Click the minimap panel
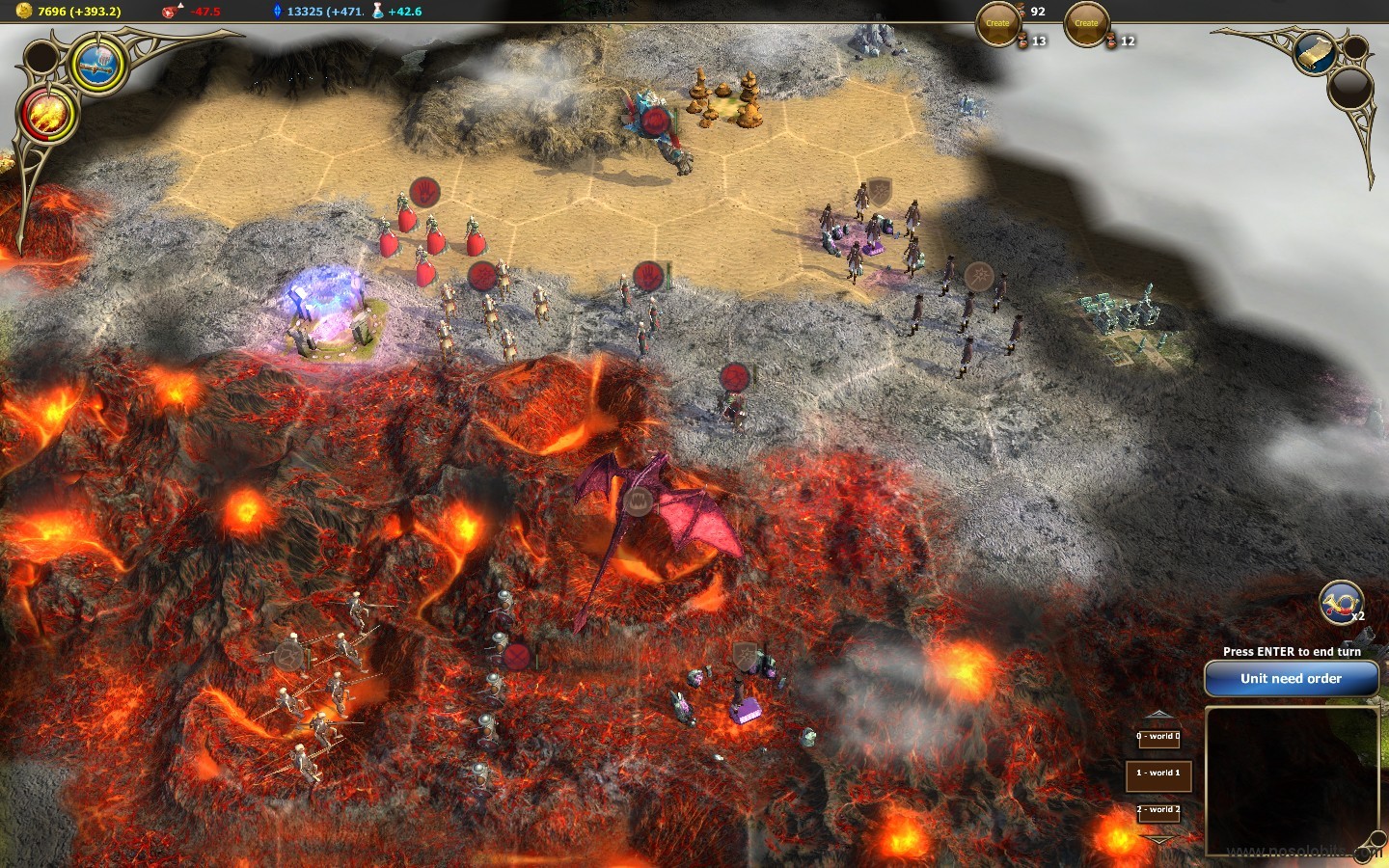This screenshot has width=1389, height=868. pos(1292,781)
